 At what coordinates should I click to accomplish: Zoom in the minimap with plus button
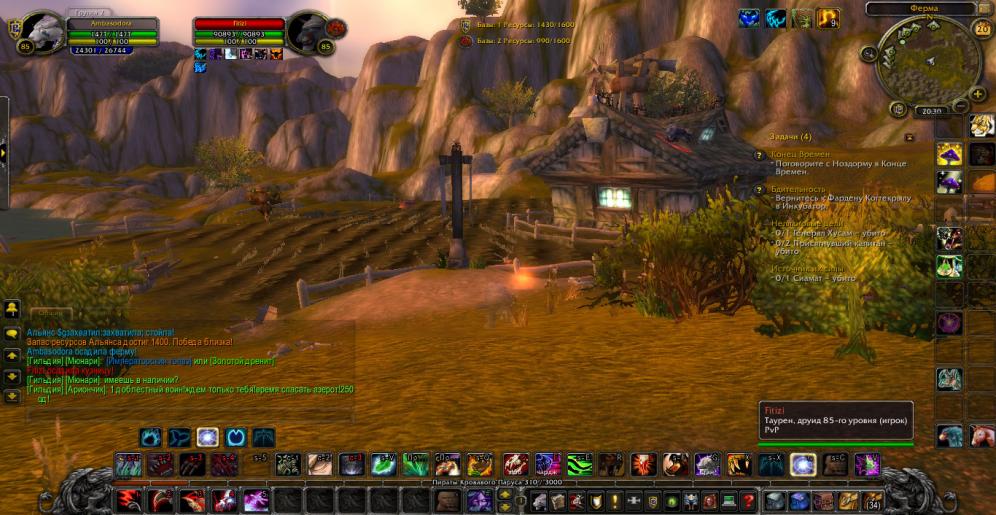pyautogui.click(x=977, y=93)
